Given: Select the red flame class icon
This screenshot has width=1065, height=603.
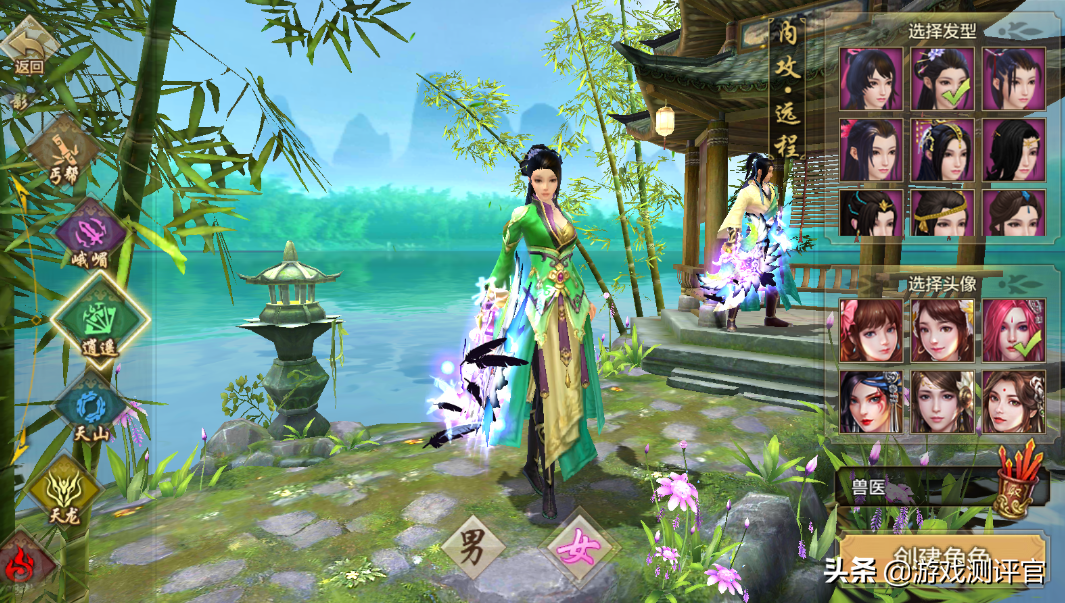Looking at the screenshot, I should (22, 565).
